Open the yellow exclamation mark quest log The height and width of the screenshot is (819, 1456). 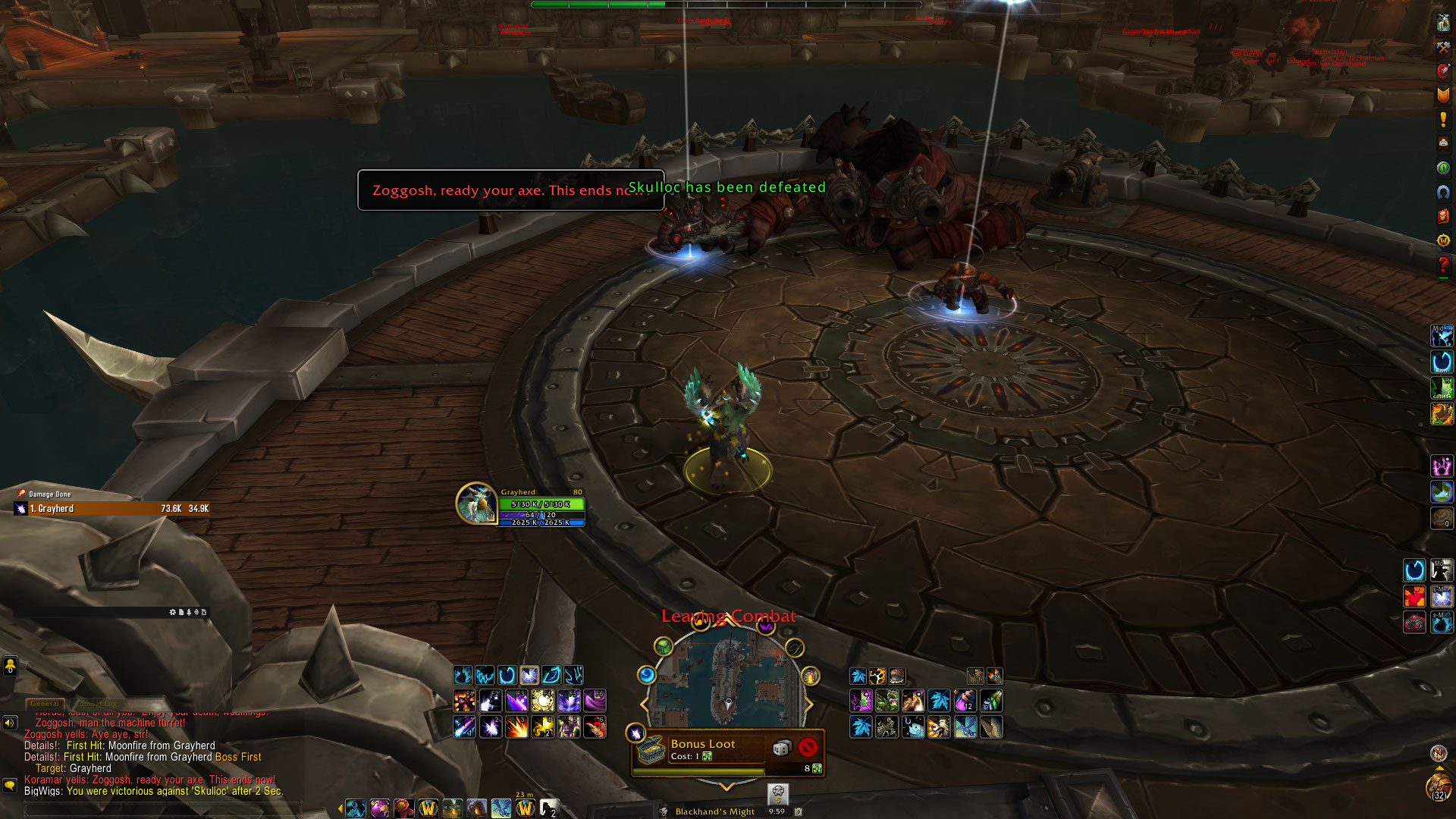1443,119
